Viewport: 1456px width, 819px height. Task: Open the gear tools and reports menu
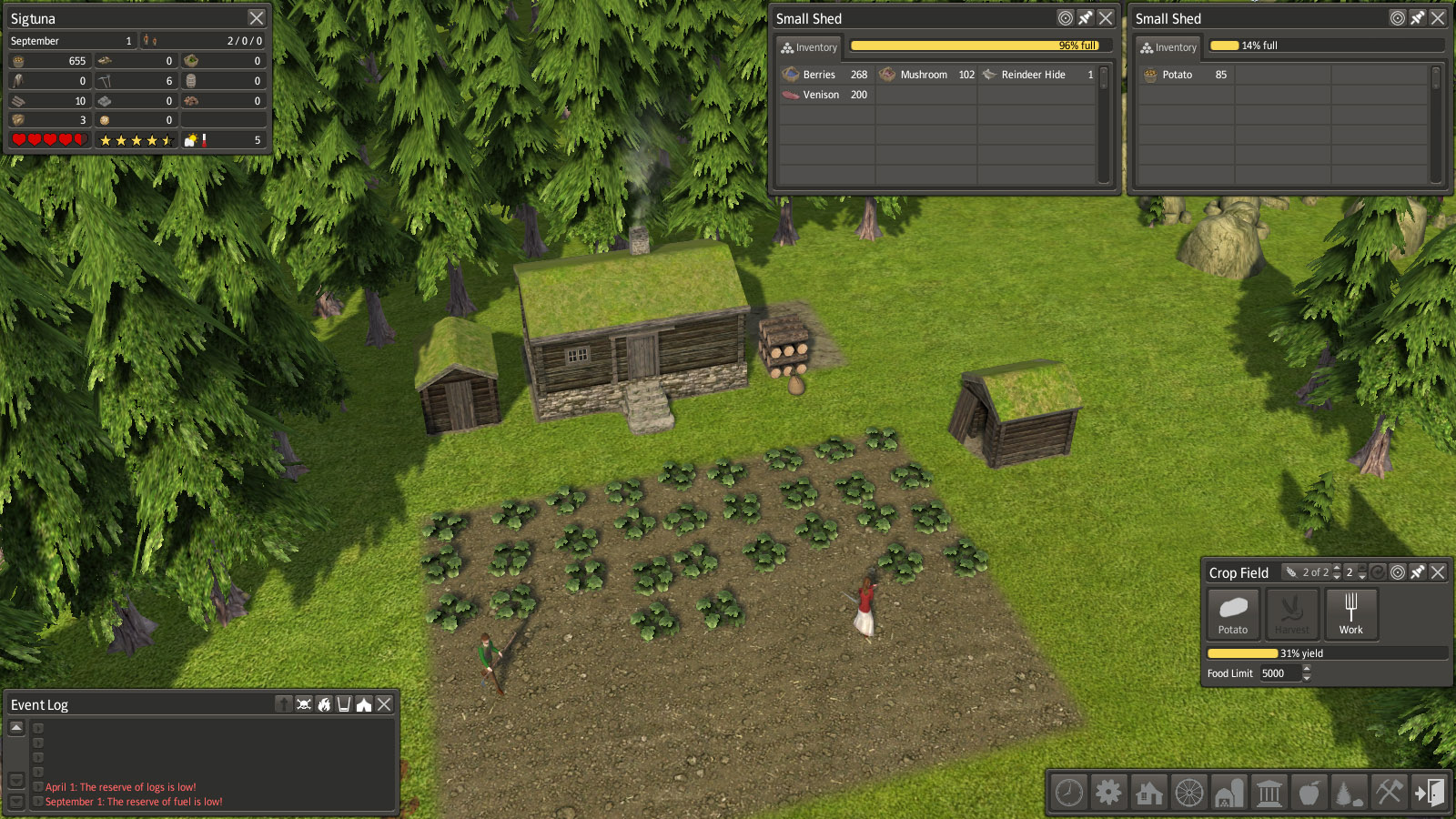click(x=1108, y=793)
